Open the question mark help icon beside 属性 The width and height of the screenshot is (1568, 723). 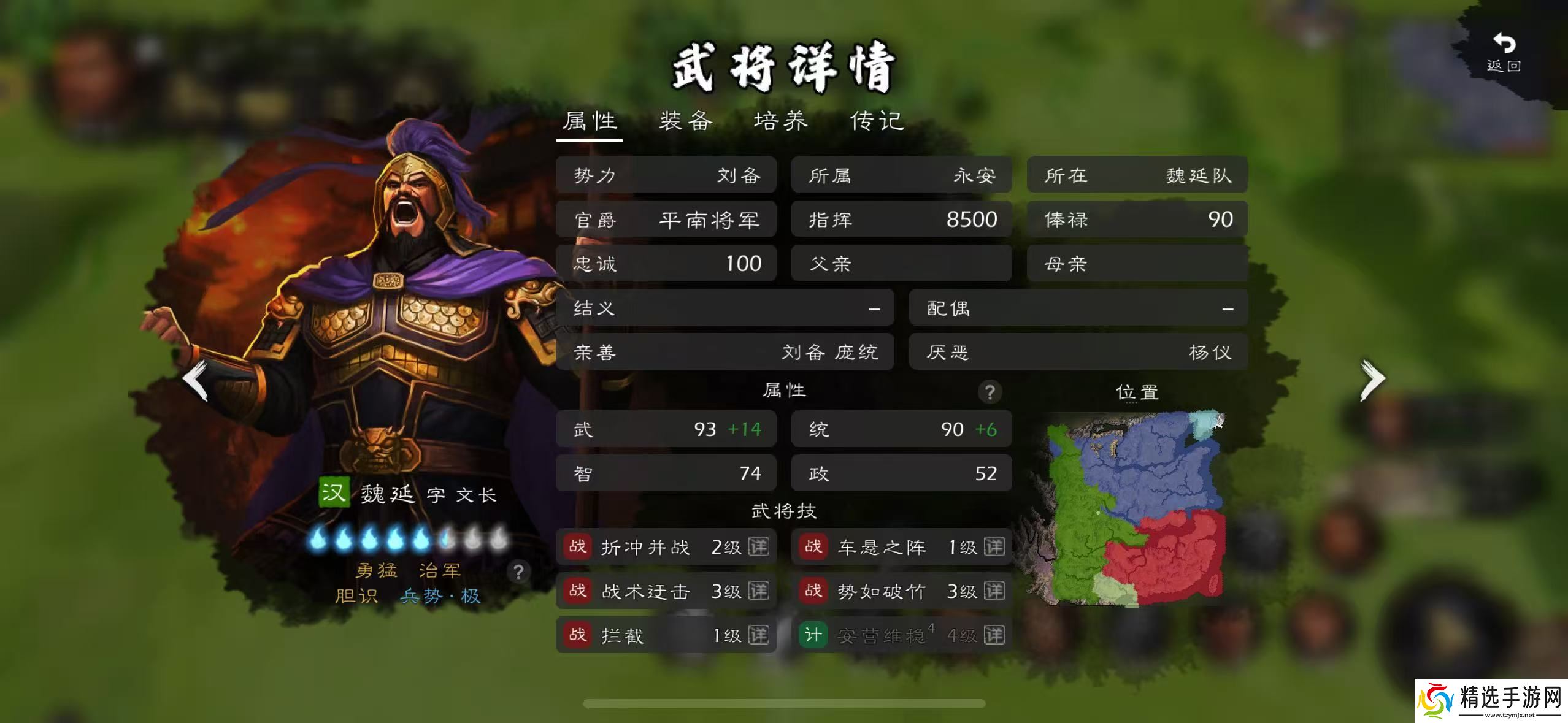(x=990, y=391)
